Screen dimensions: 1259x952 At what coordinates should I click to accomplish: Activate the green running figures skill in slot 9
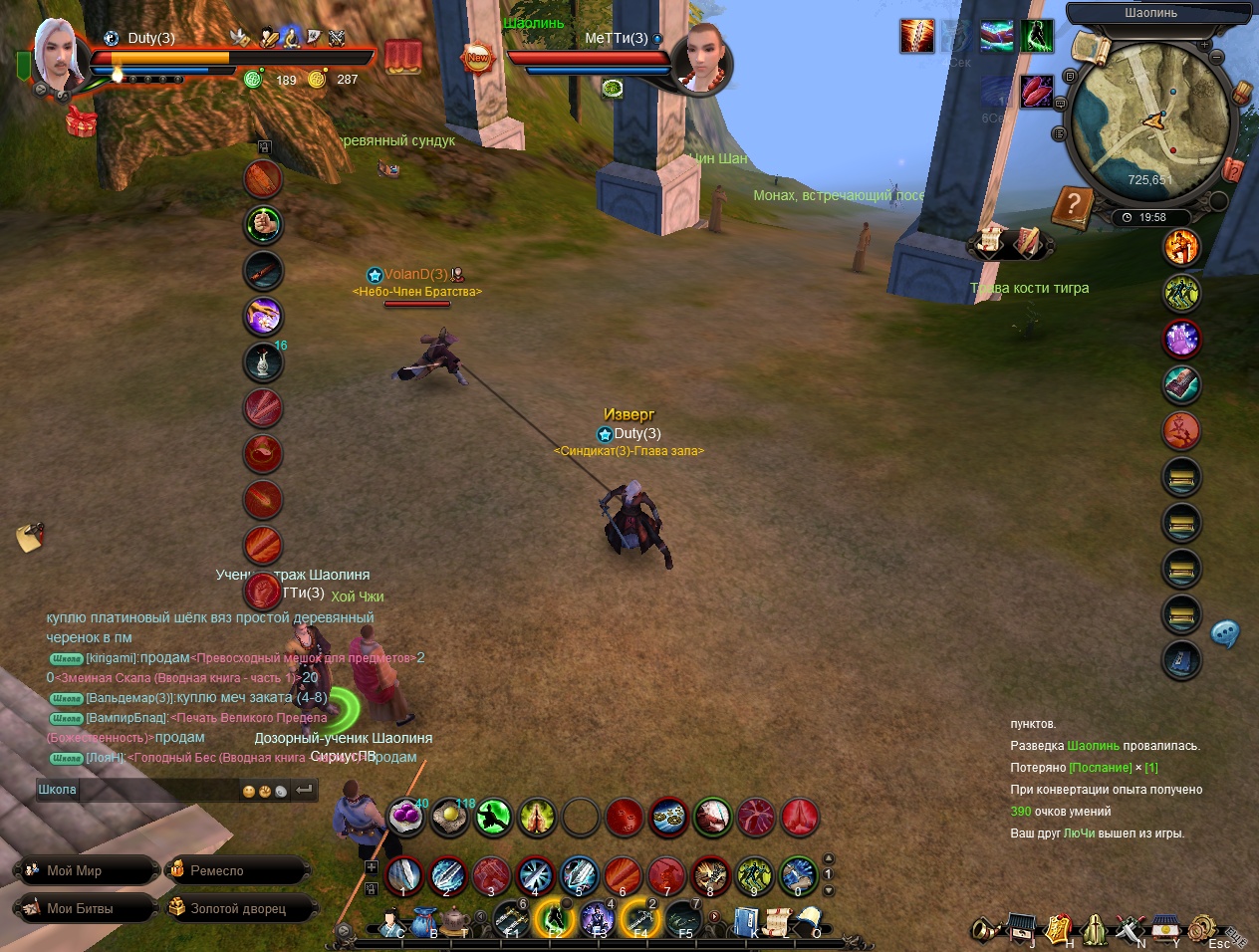[x=754, y=875]
